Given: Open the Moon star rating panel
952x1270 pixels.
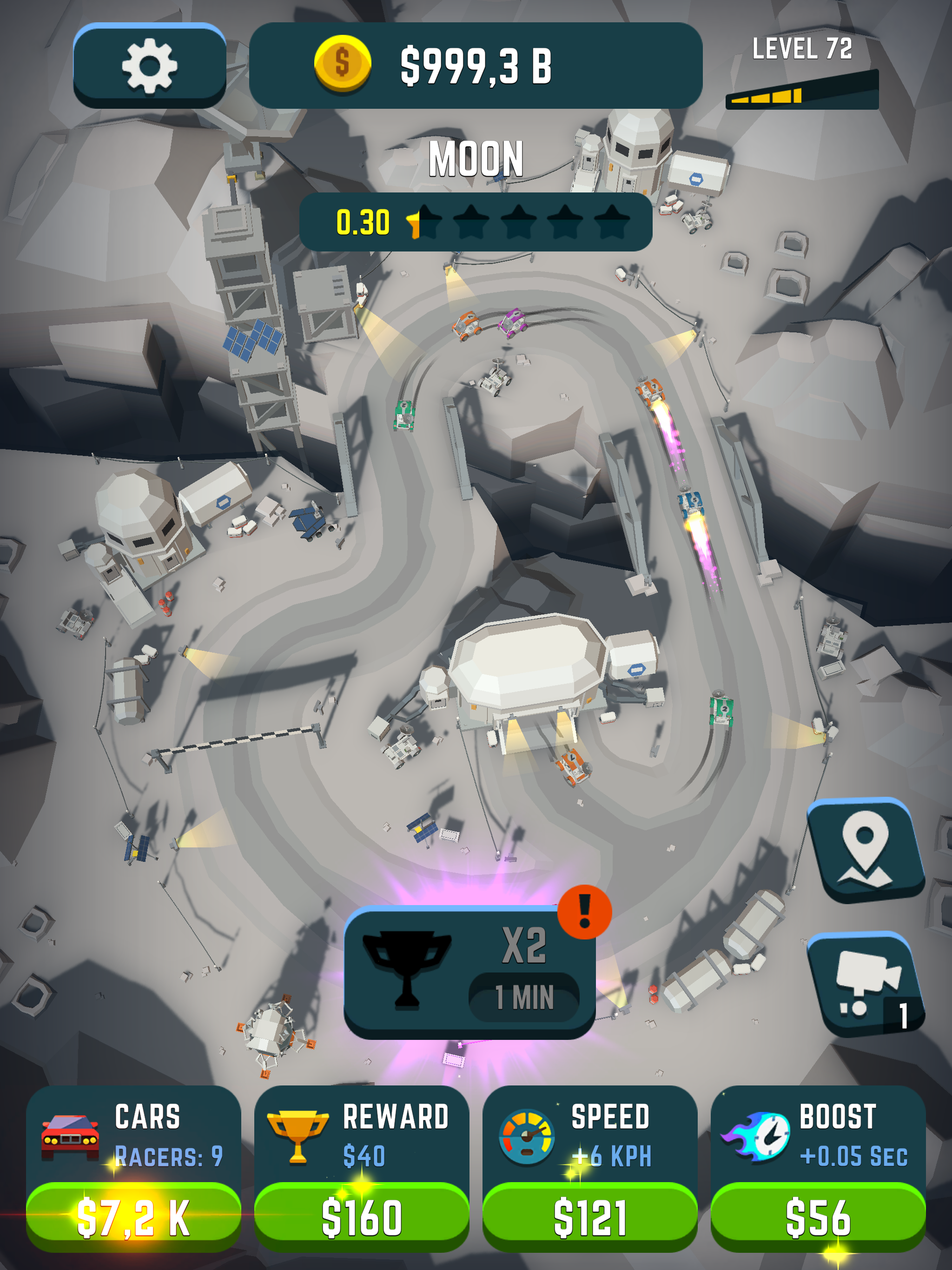Looking at the screenshot, I should tap(476, 222).
